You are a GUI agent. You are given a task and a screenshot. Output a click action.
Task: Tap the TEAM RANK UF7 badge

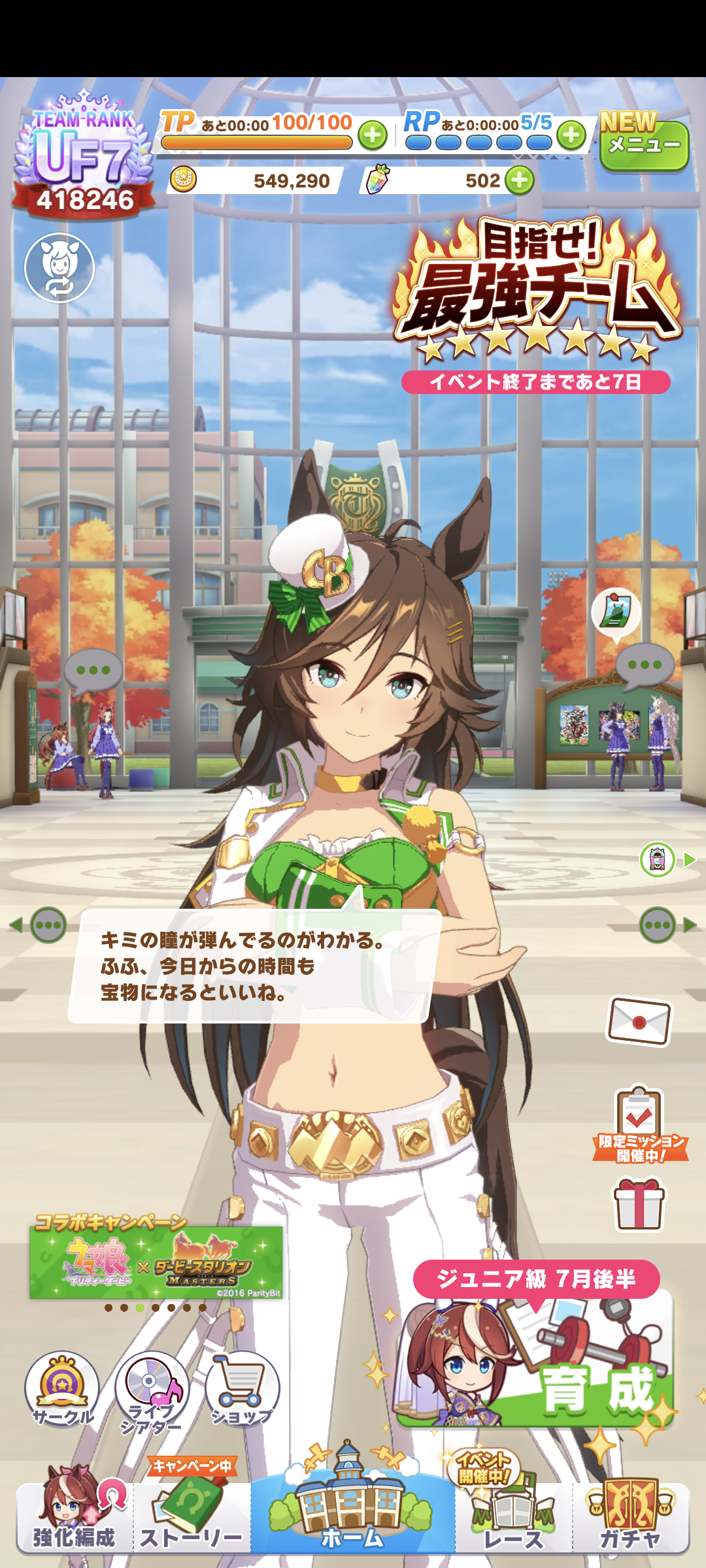[x=84, y=157]
